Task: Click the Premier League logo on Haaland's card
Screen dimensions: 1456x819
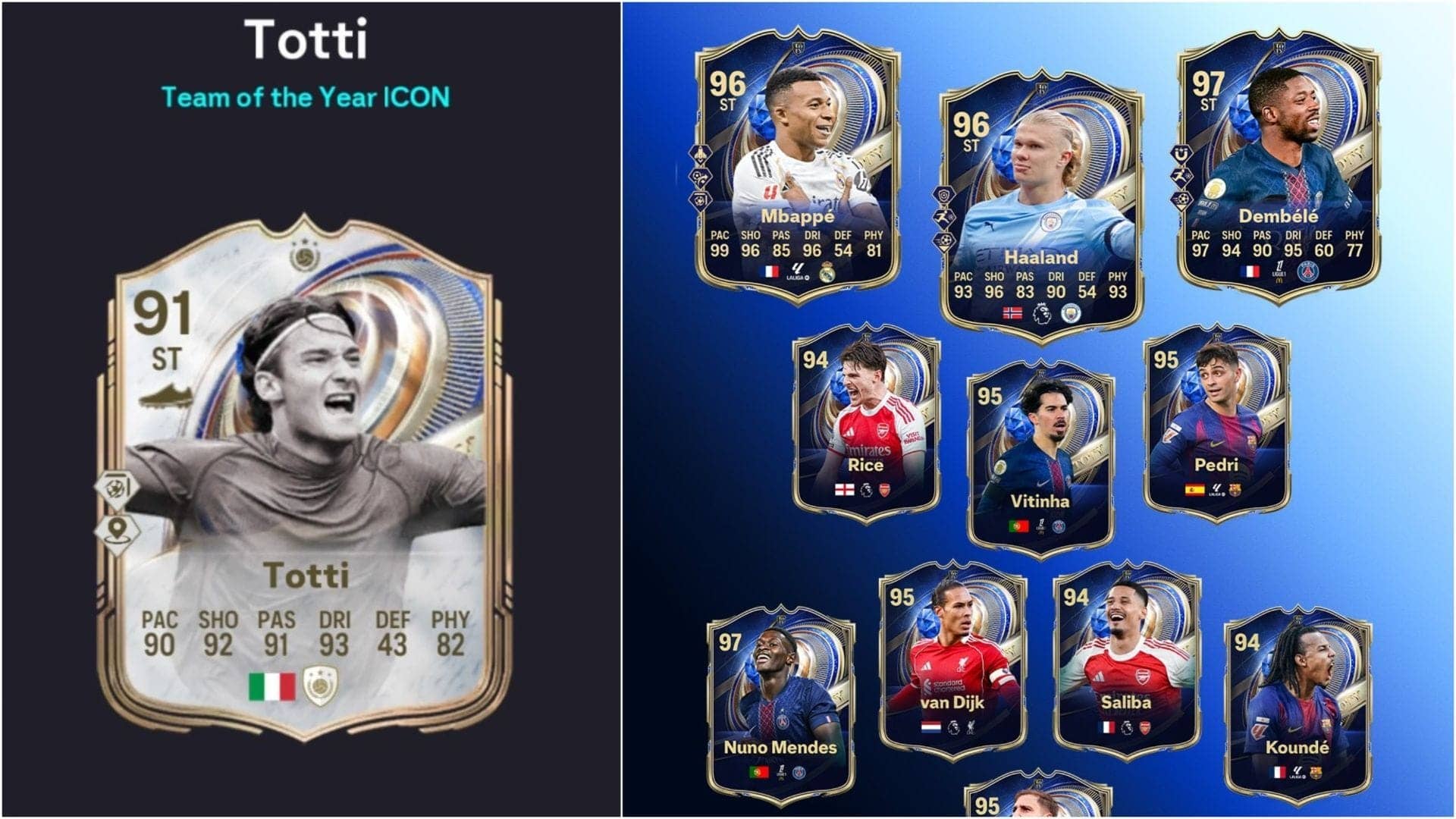Action: pos(1044,312)
